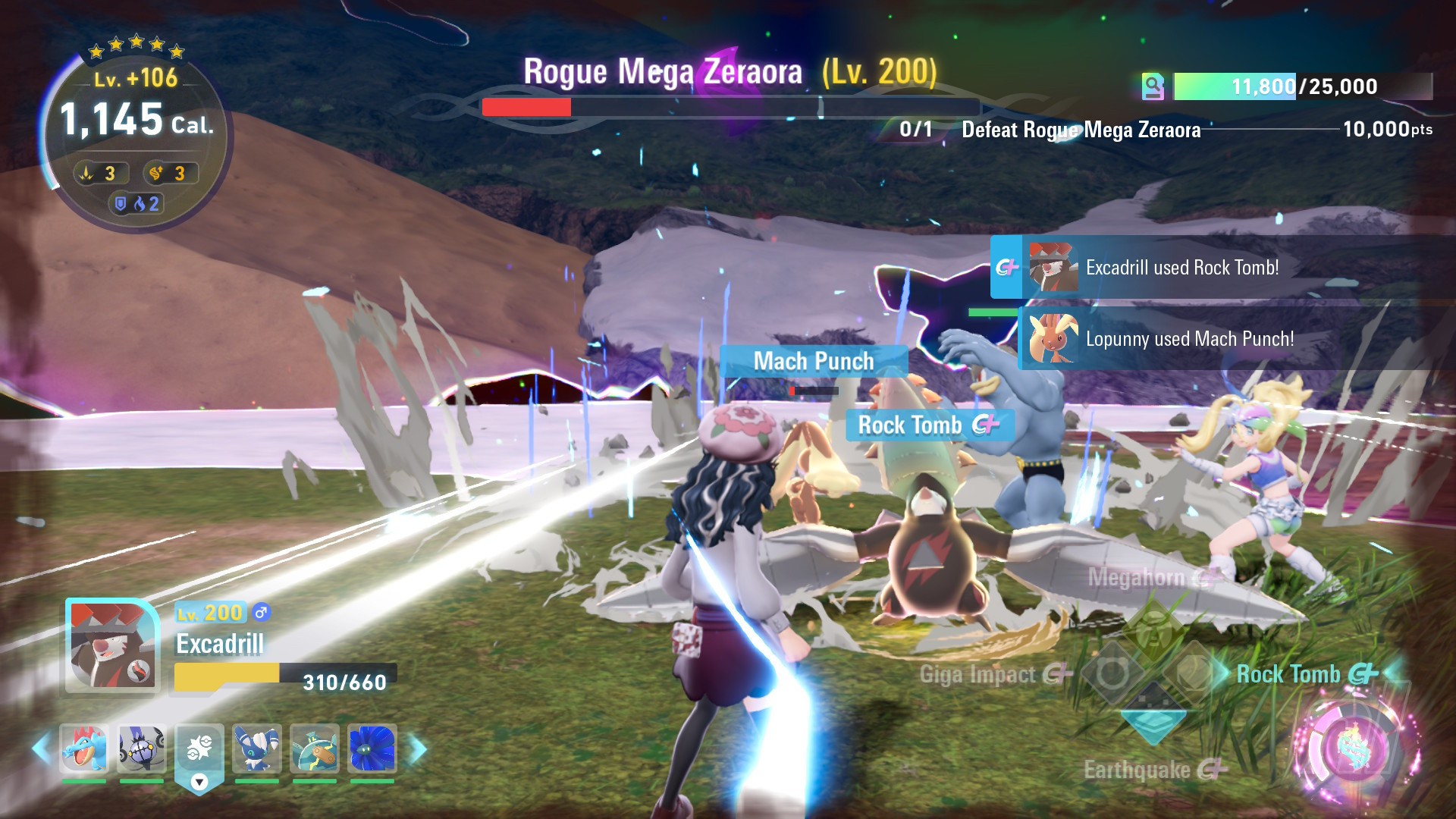
Task: Pick the Helioptile-like teal party slot
Action: 315,748
